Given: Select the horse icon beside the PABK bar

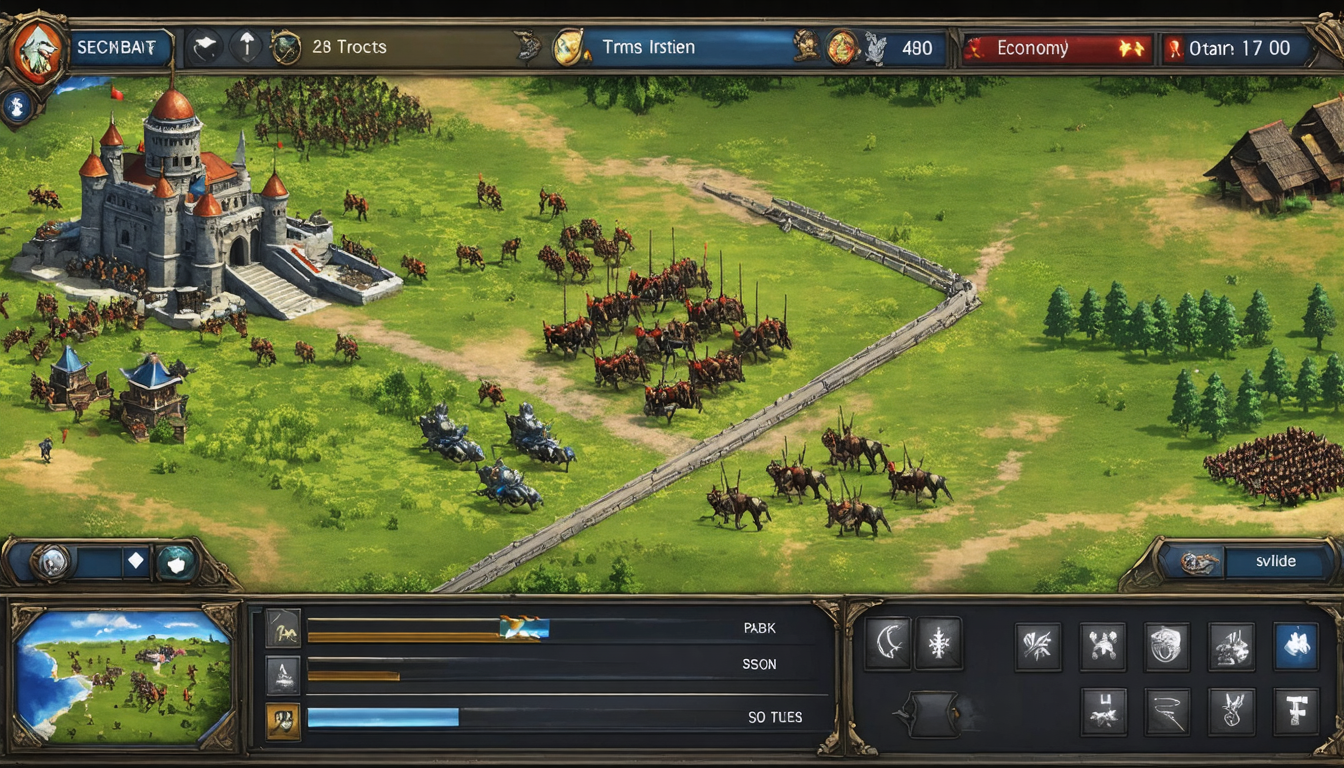Looking at the screenshot, I should coord(282,628).
